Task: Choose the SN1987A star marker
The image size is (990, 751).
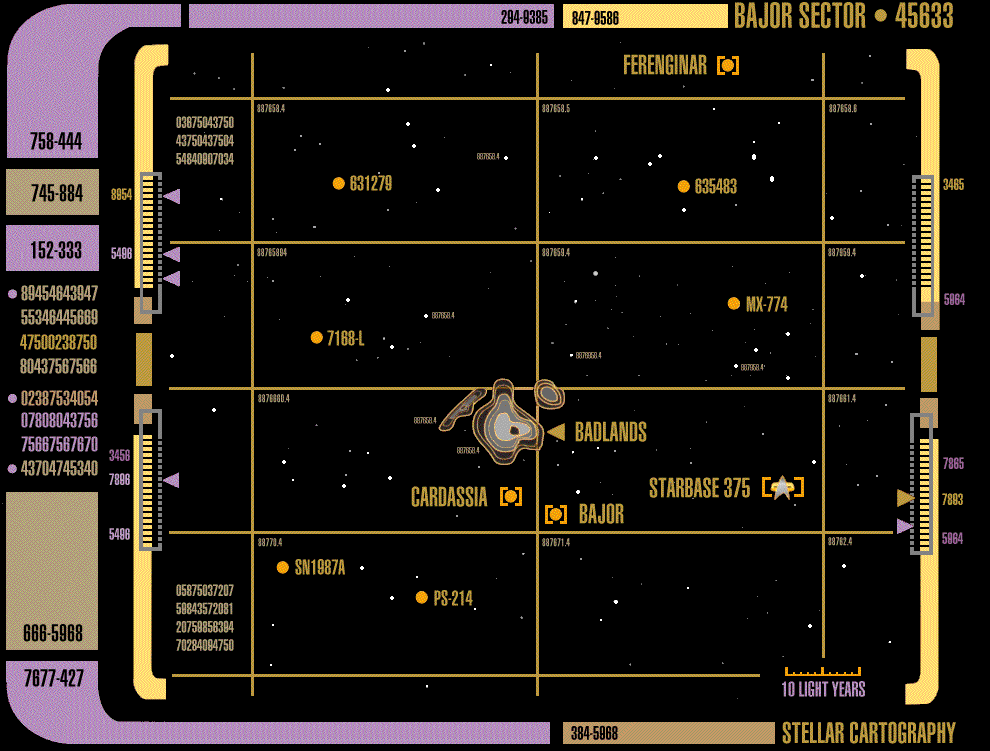Action: pyautogui.click(x=283, y=567)
